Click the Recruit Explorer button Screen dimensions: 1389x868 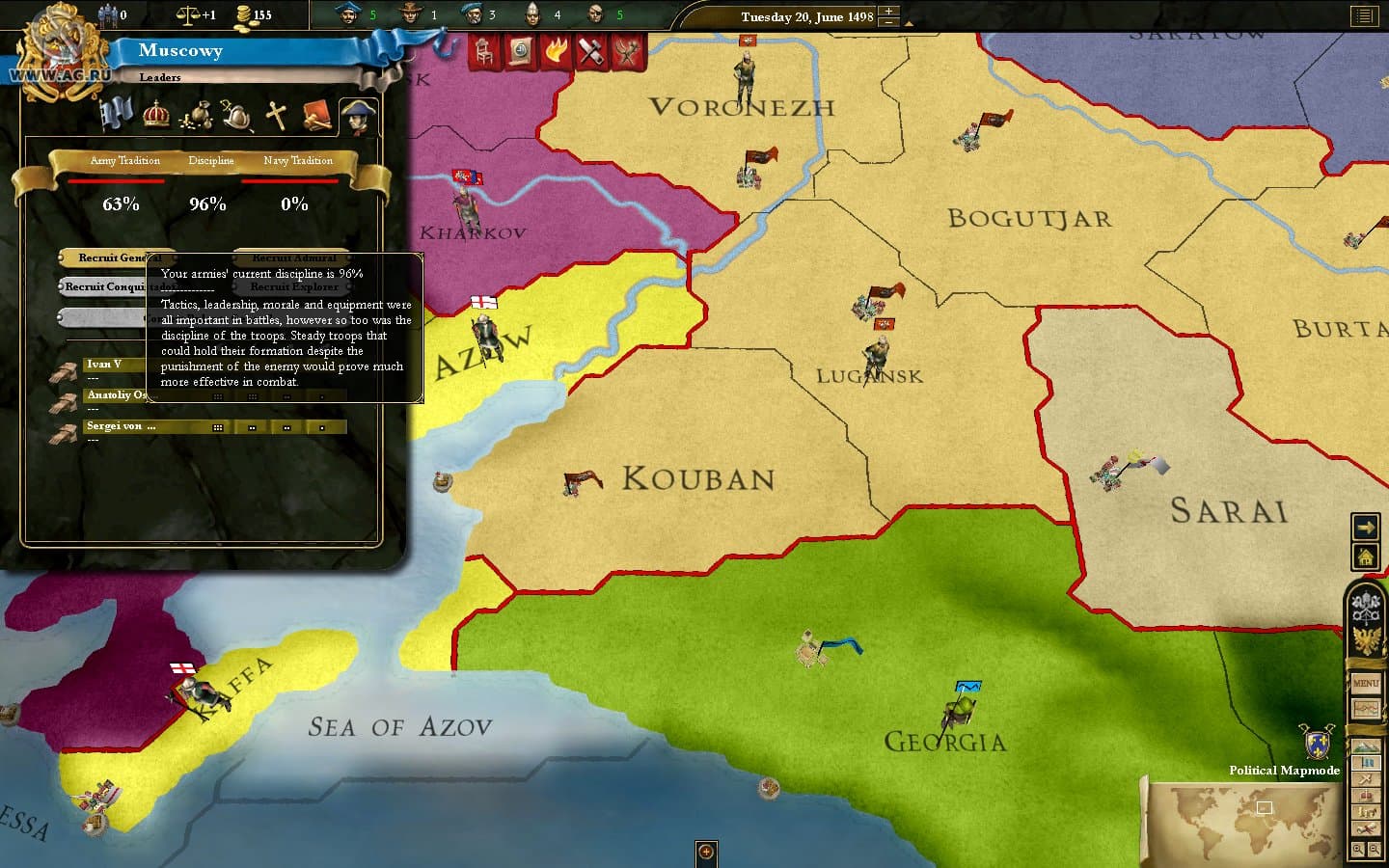(295, 286)
